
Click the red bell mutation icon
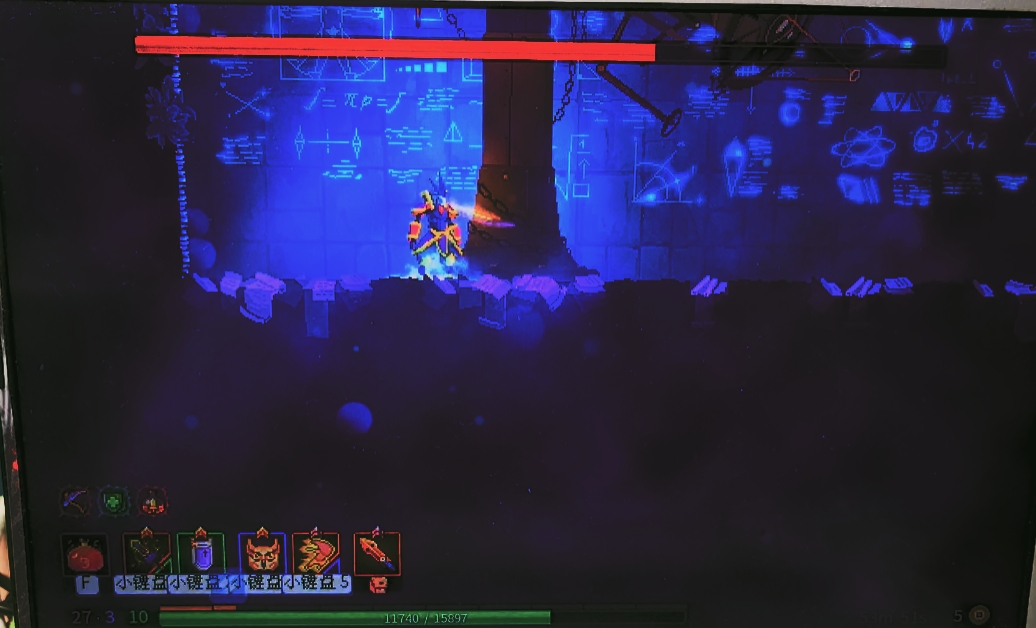152,500
